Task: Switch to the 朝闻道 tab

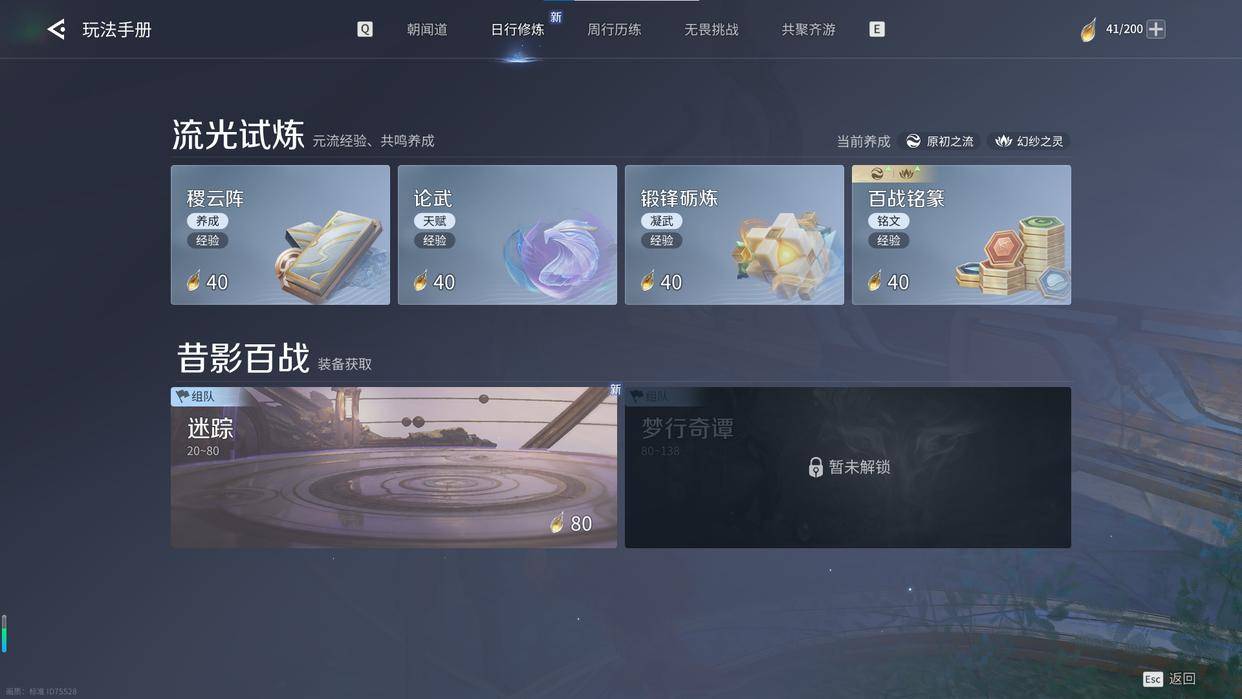Action: pos(427,30)
